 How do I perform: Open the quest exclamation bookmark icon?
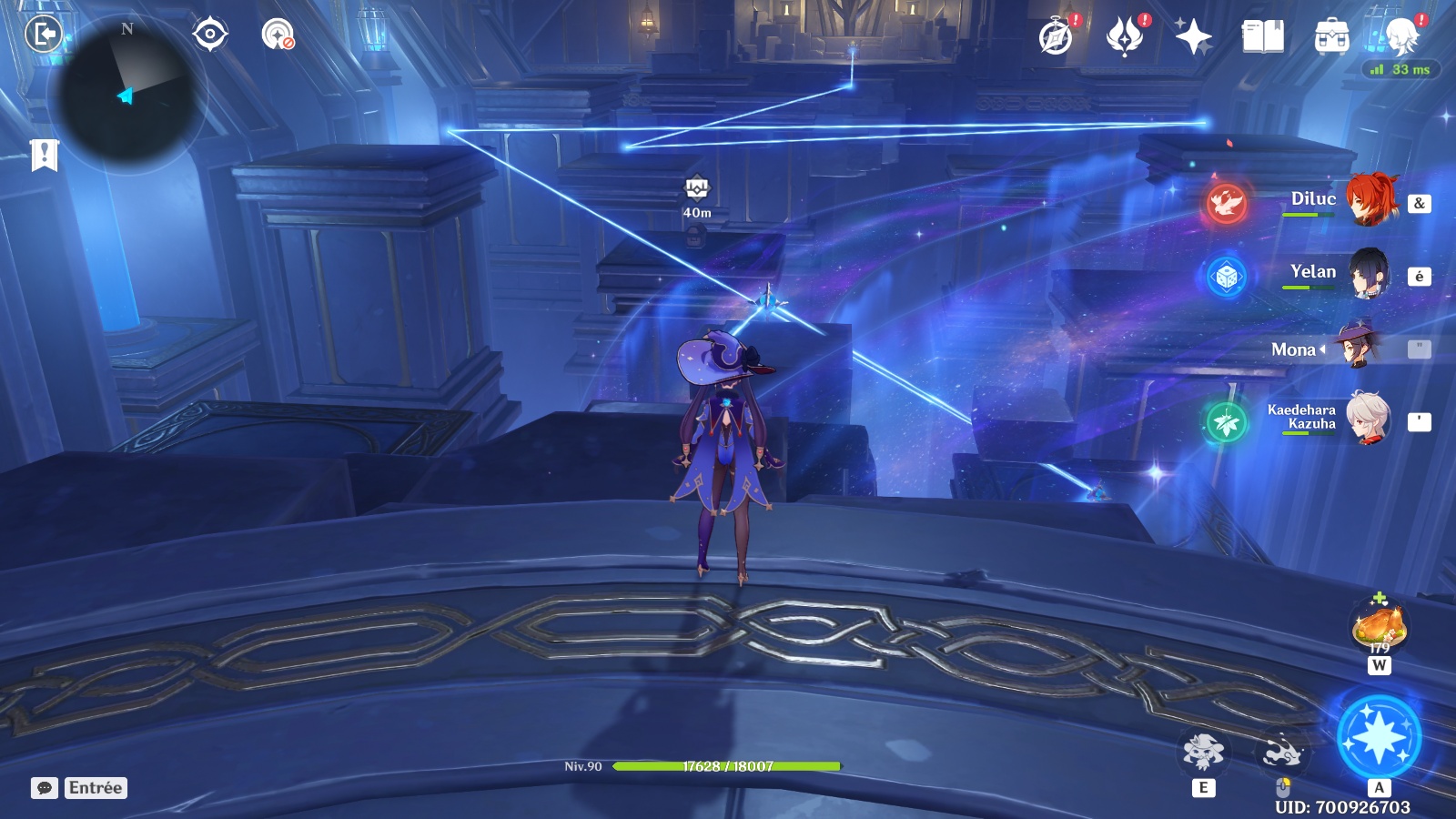[x=44, y=156]
